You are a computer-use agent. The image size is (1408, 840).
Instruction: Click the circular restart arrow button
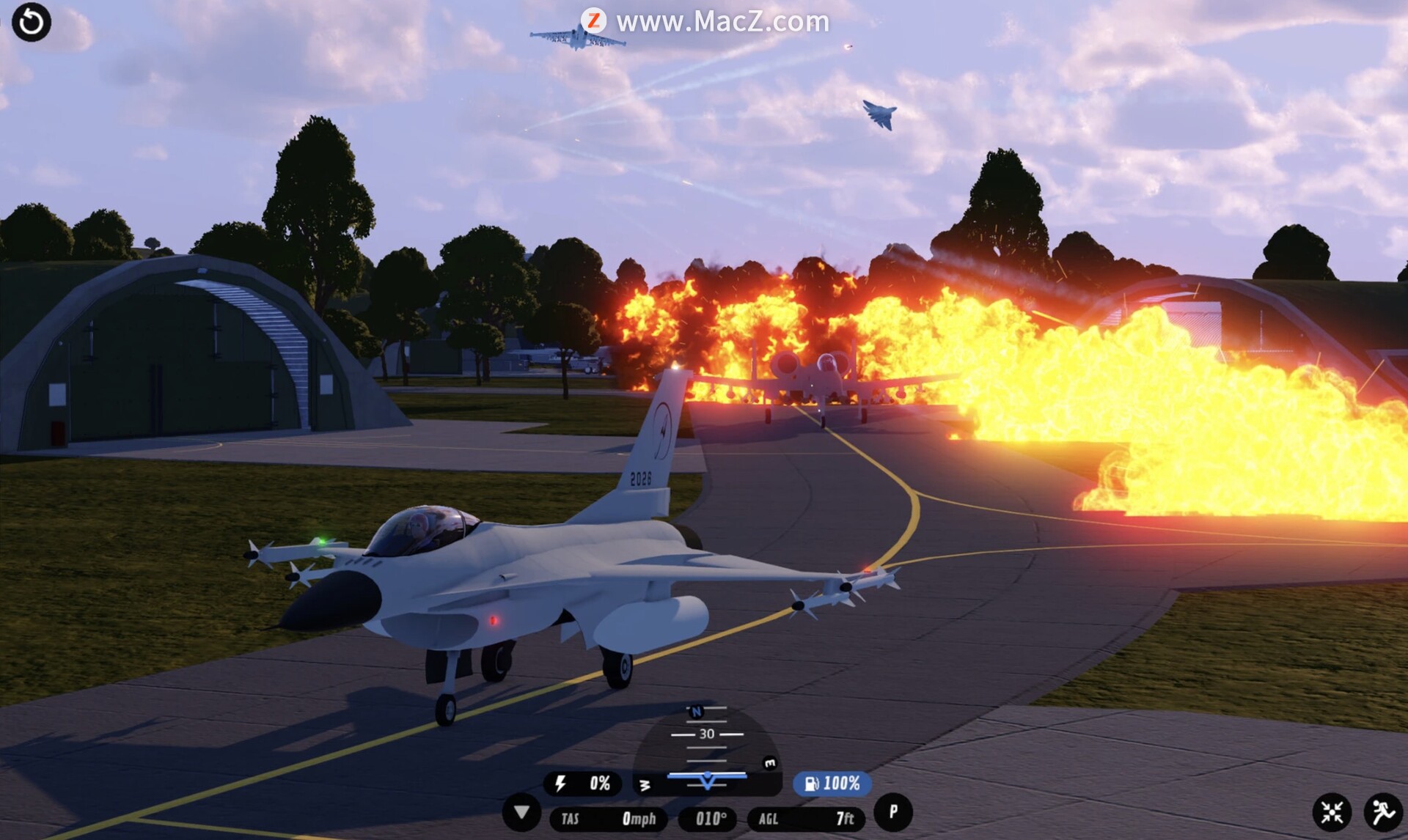tap(32, 22)
